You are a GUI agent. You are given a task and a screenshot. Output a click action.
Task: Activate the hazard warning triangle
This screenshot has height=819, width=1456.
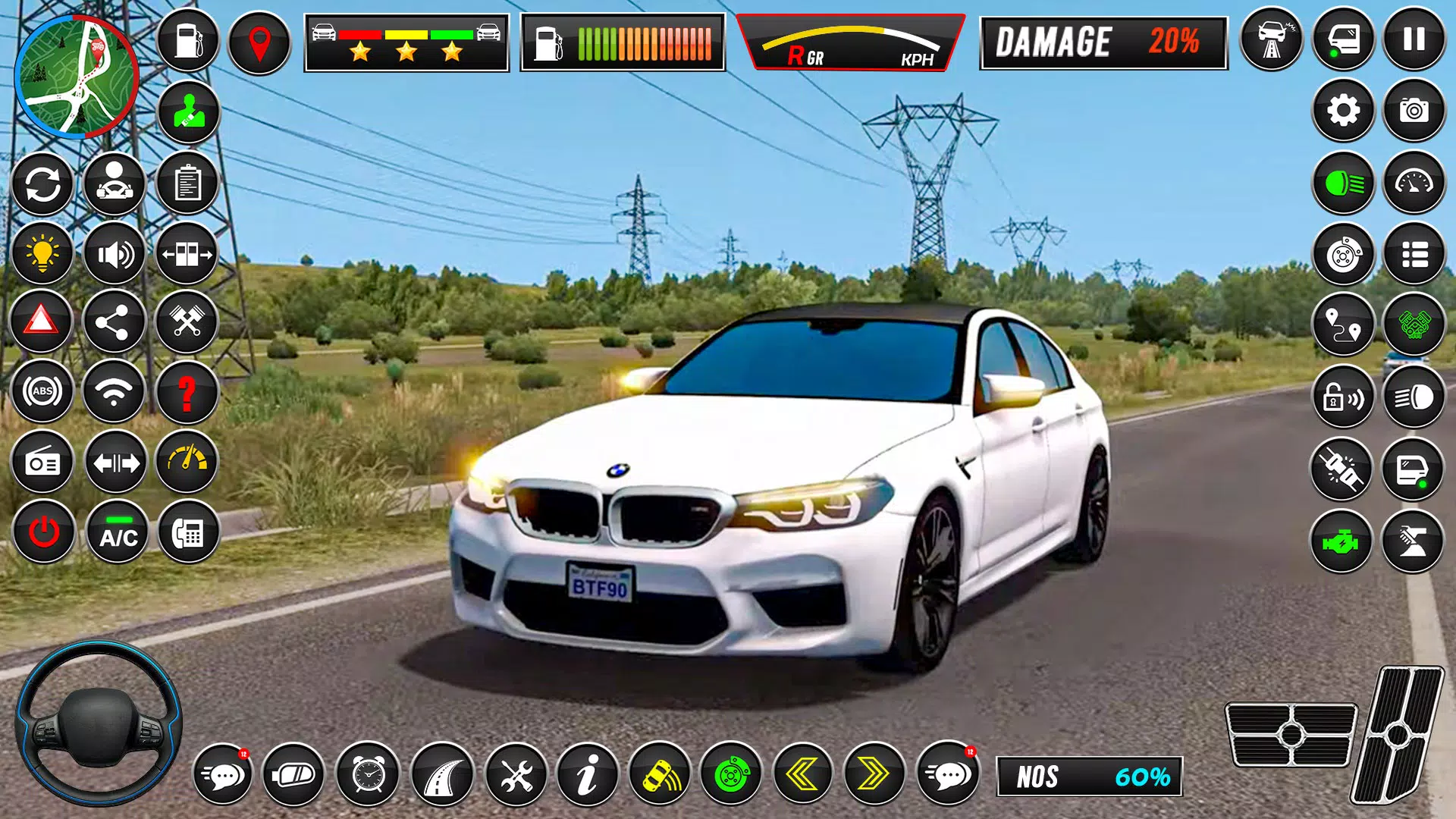(43, 322)
